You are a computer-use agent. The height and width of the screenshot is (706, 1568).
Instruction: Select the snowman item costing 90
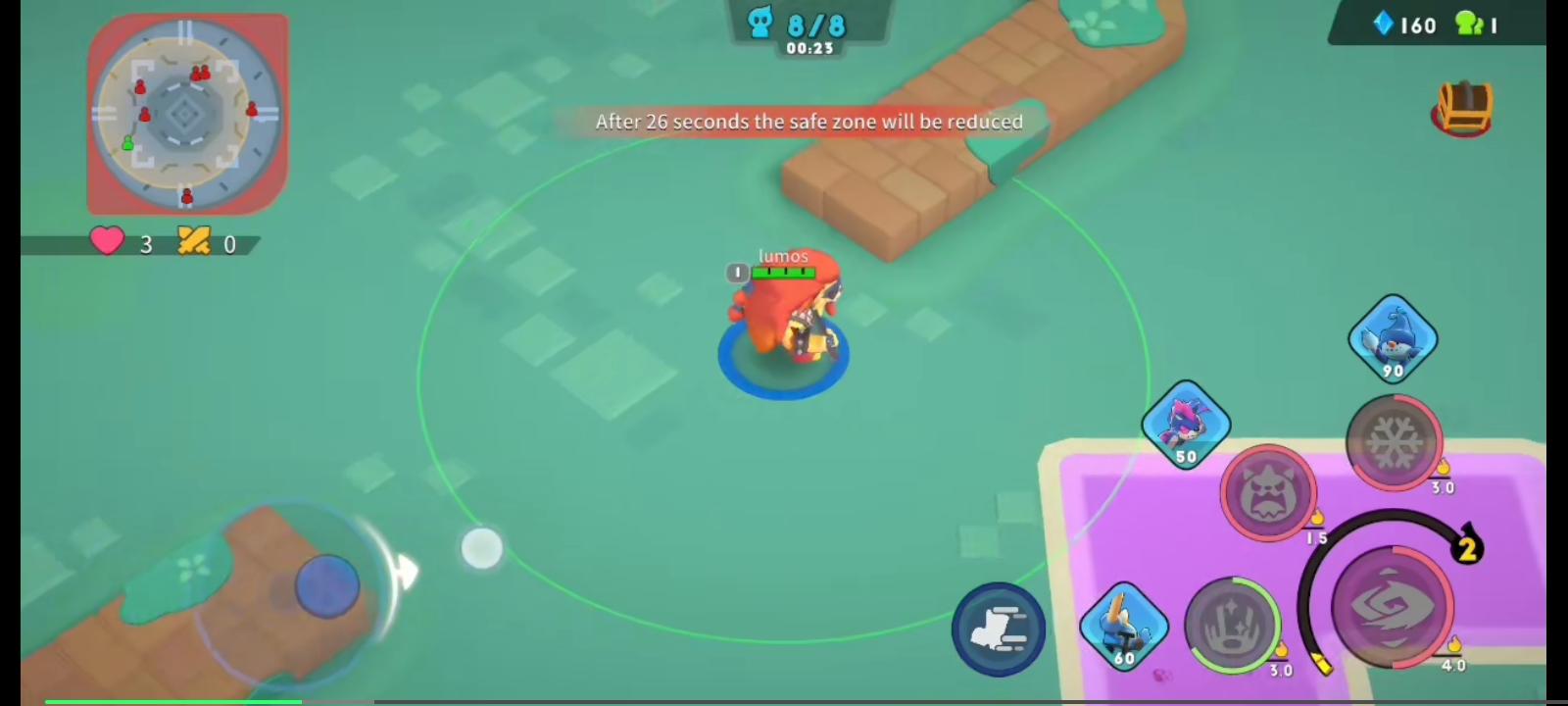tap(1394, 339)
